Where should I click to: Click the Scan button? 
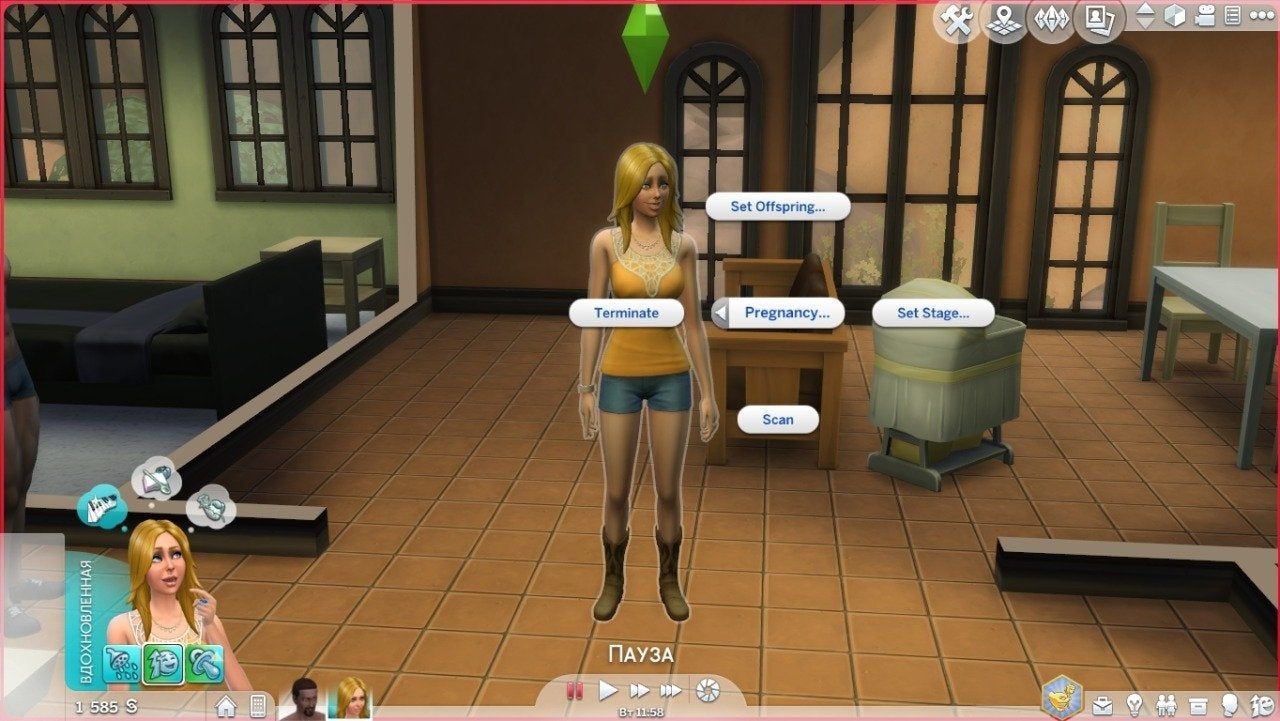pyautogui.click(x=778, y=420)
